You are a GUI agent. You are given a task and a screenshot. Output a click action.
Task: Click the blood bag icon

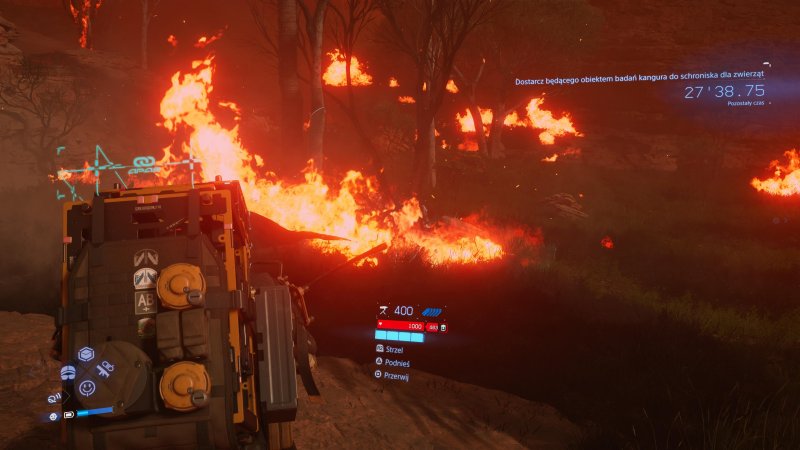click(443, 326)
